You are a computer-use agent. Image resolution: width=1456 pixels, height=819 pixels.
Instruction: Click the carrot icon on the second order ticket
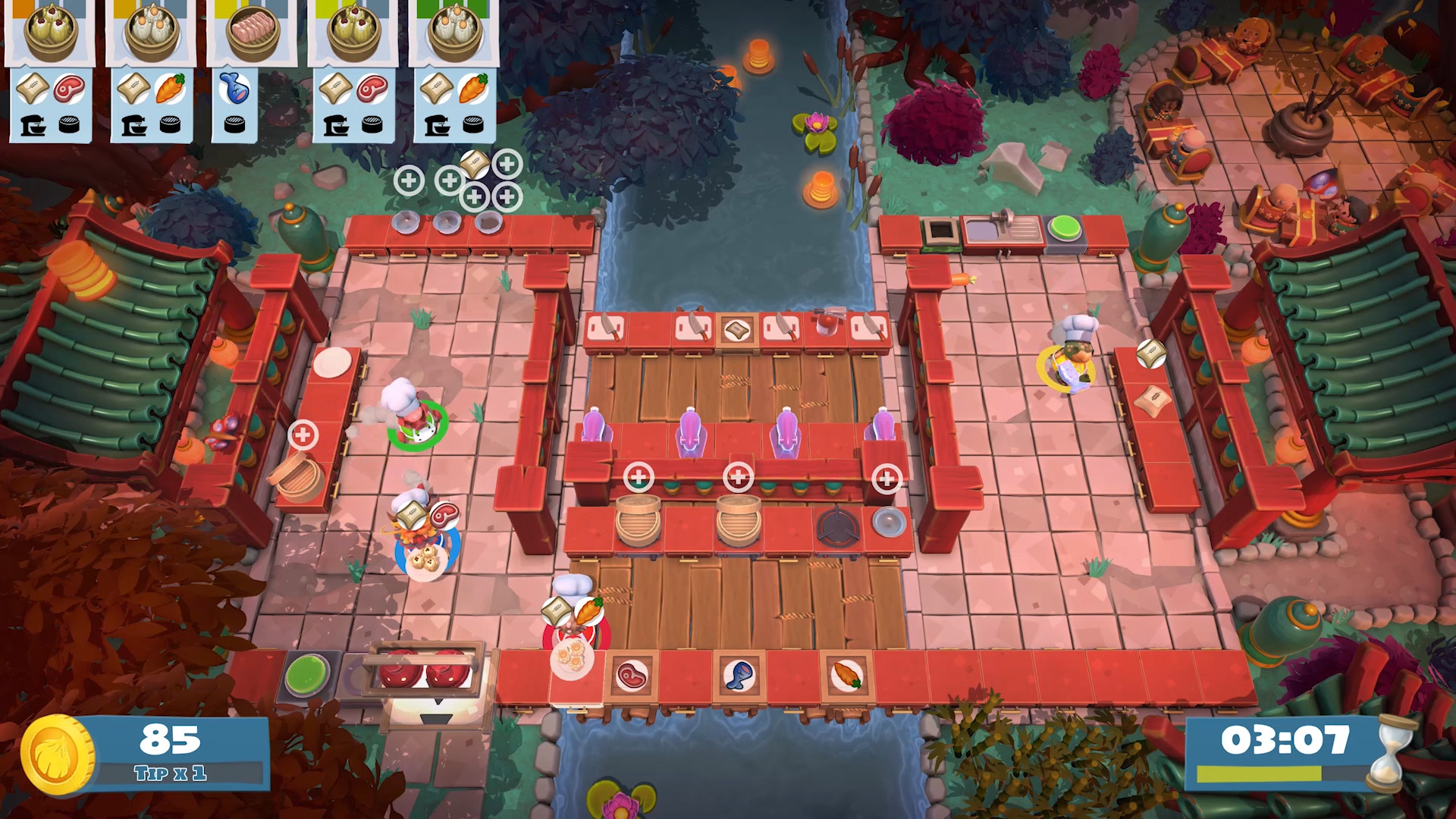[168, 89]
